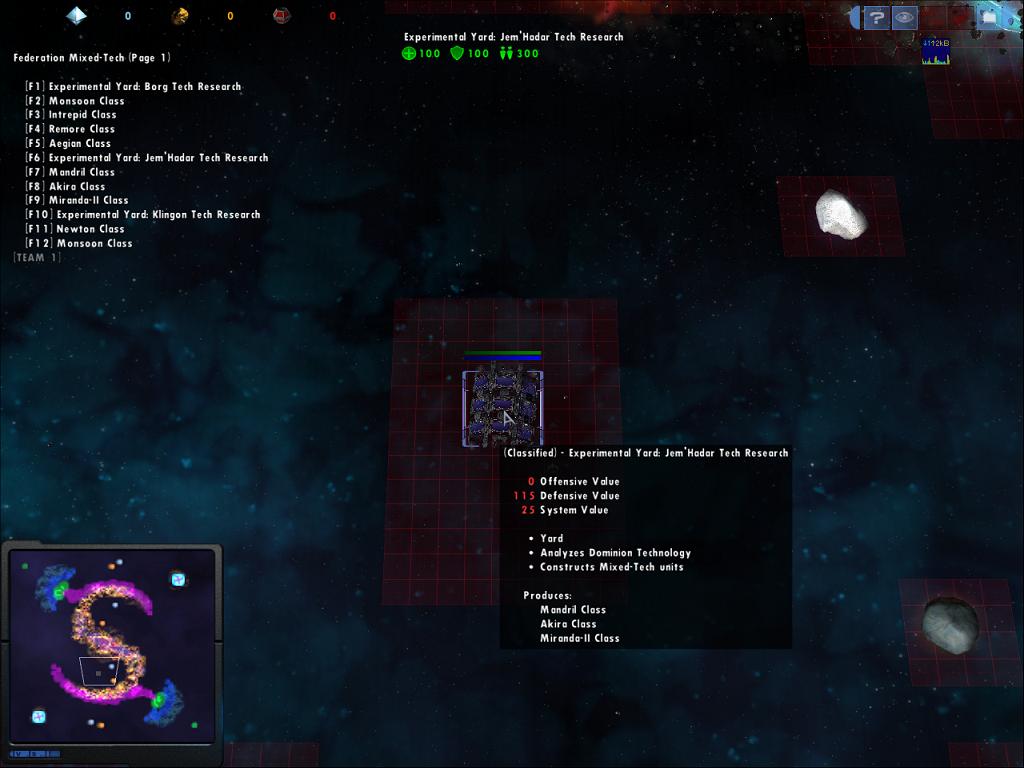Open the question mark help button
The height and width of the screenshot is (768, 1024).
(876, 17)
